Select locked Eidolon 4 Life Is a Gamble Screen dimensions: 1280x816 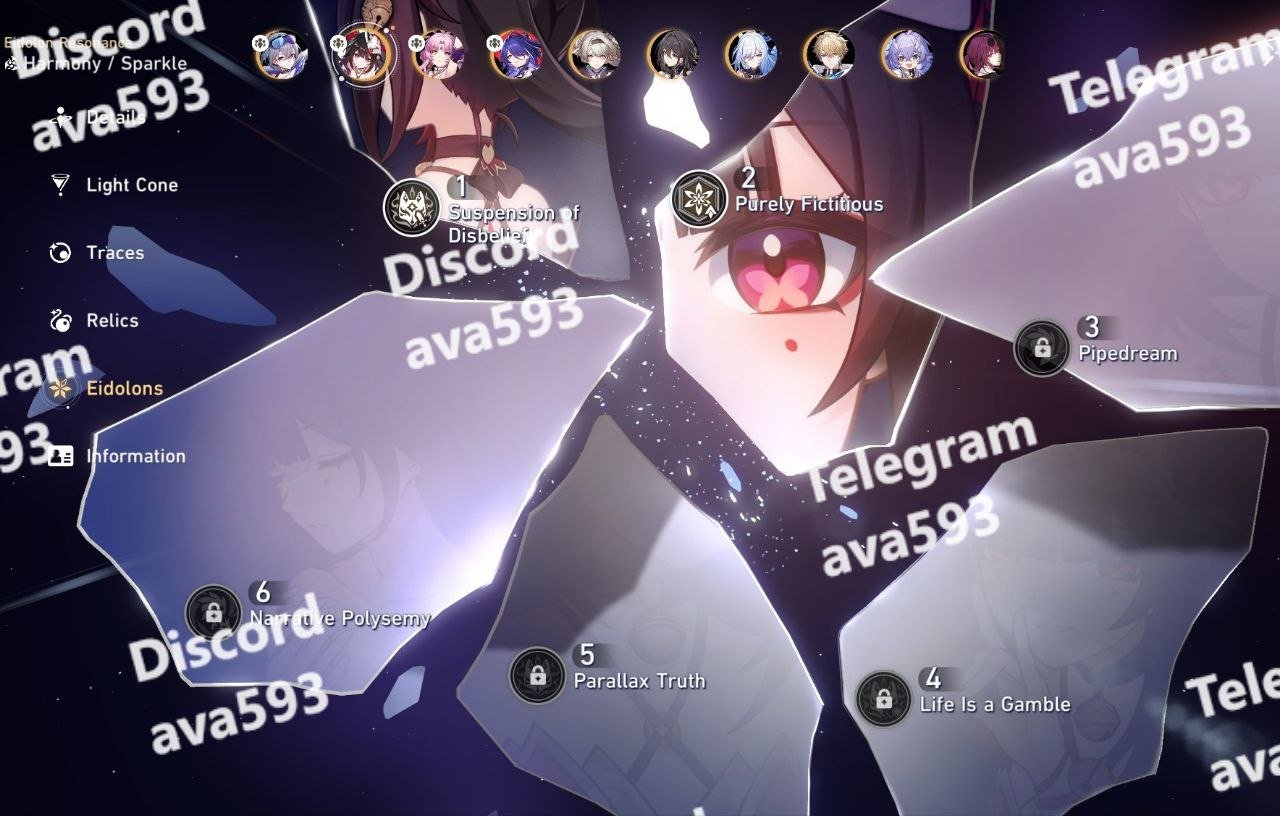(884, 699)
